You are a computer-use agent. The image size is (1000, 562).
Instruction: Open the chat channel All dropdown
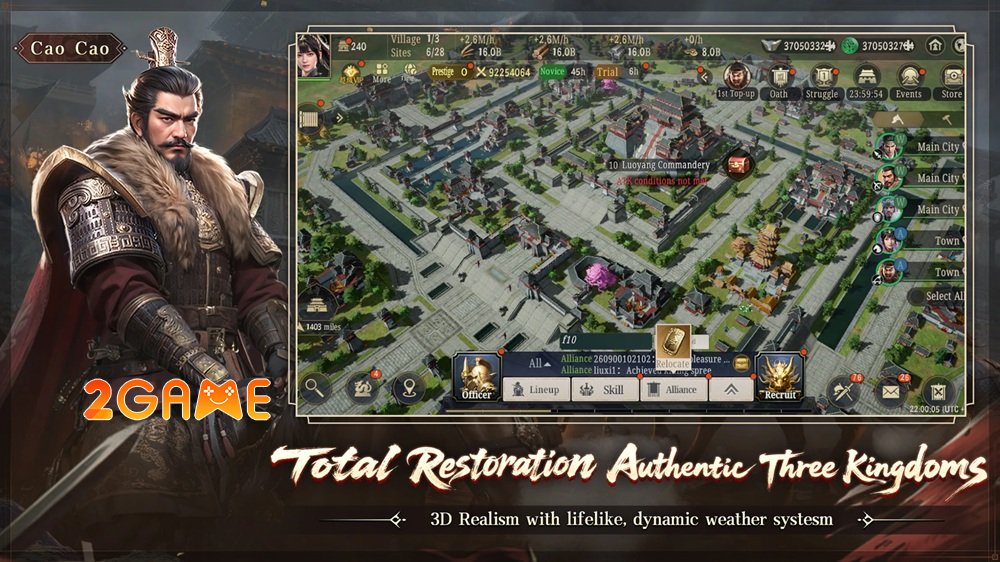point(541,364)
